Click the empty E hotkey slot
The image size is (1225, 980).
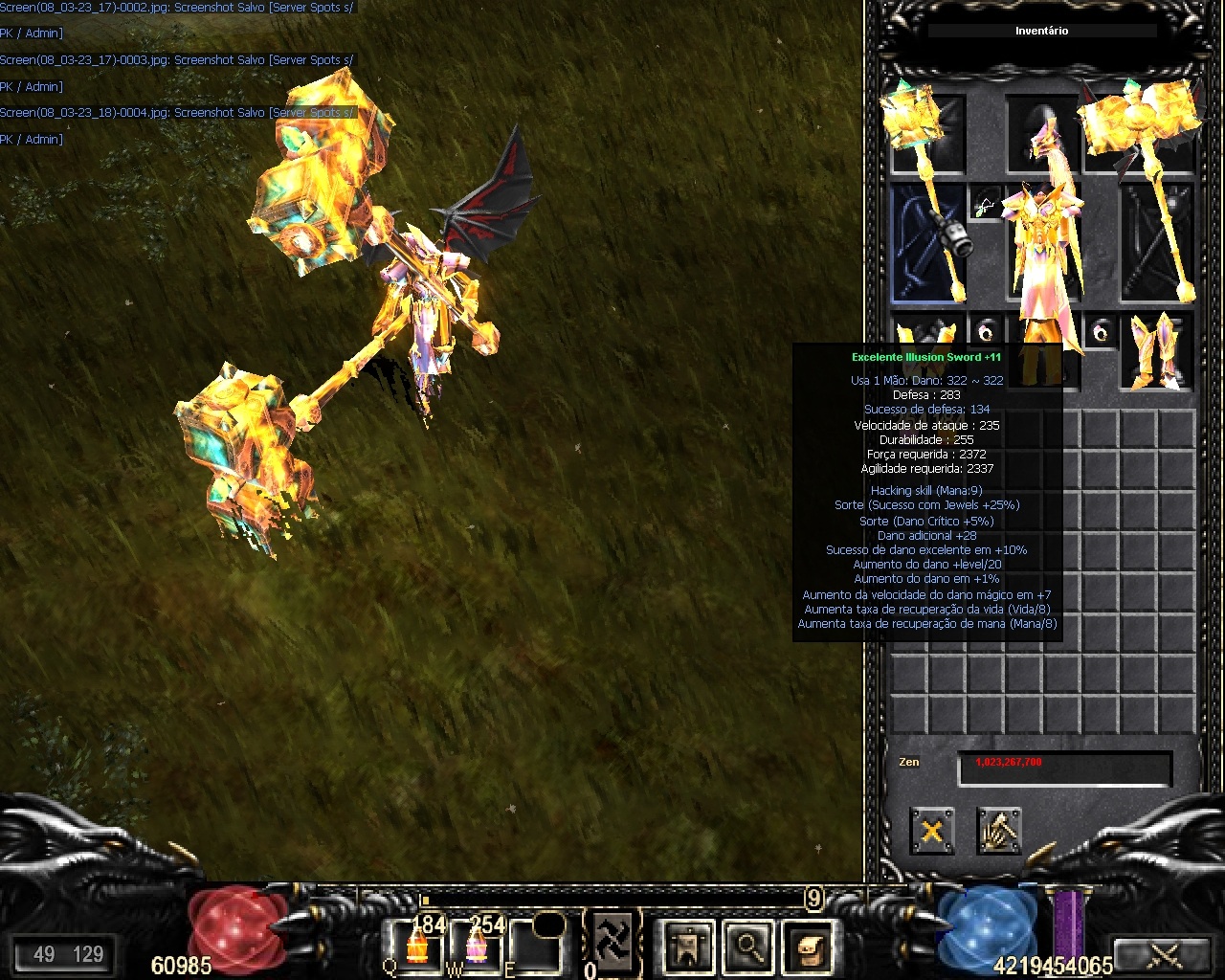coord(536,945)
